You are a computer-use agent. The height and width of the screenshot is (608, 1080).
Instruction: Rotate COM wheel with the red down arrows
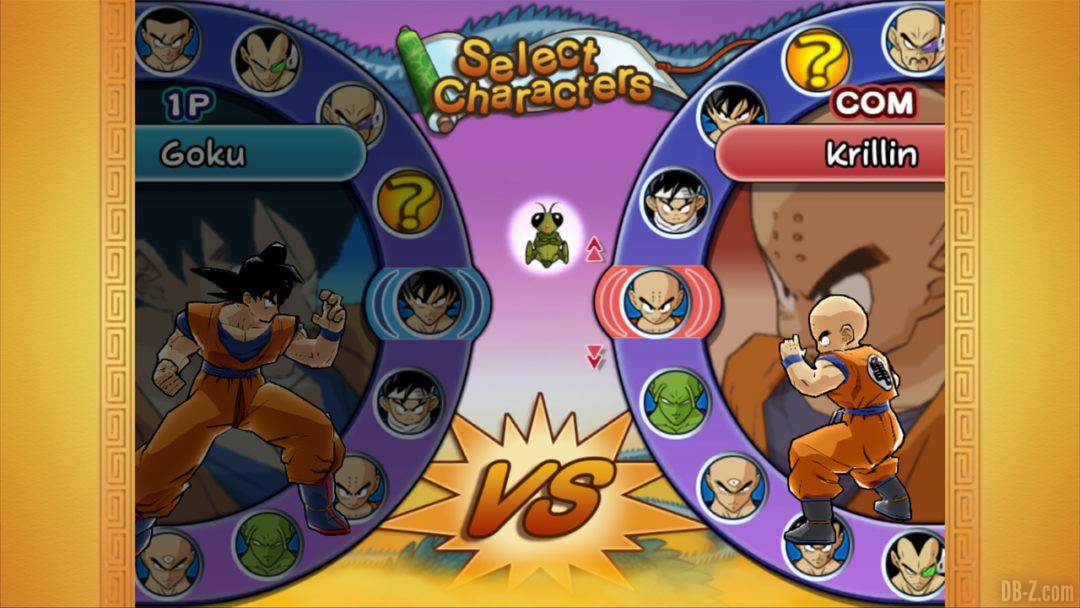click(595, 355)
